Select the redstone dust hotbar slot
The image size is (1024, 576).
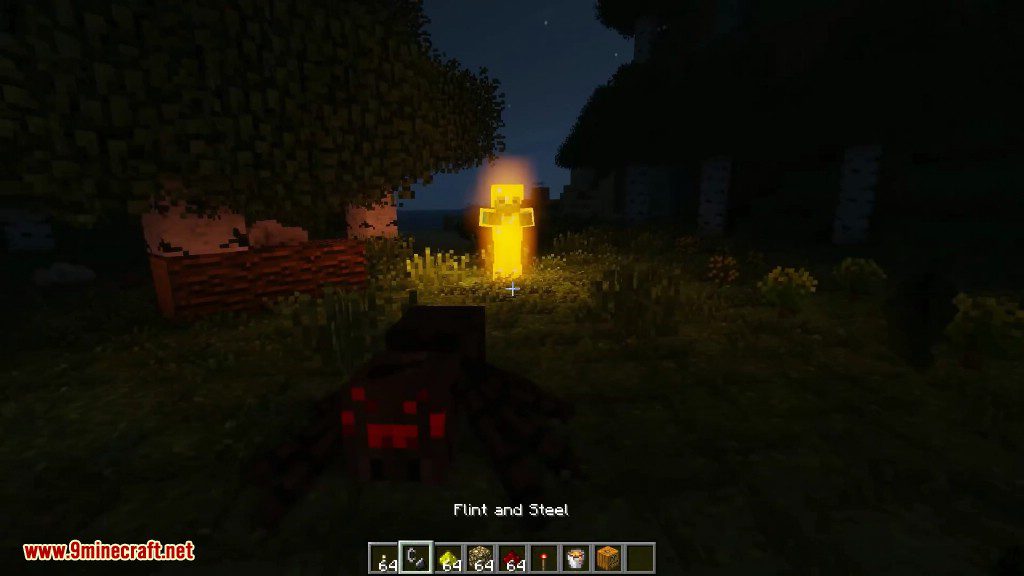(511, 557)
